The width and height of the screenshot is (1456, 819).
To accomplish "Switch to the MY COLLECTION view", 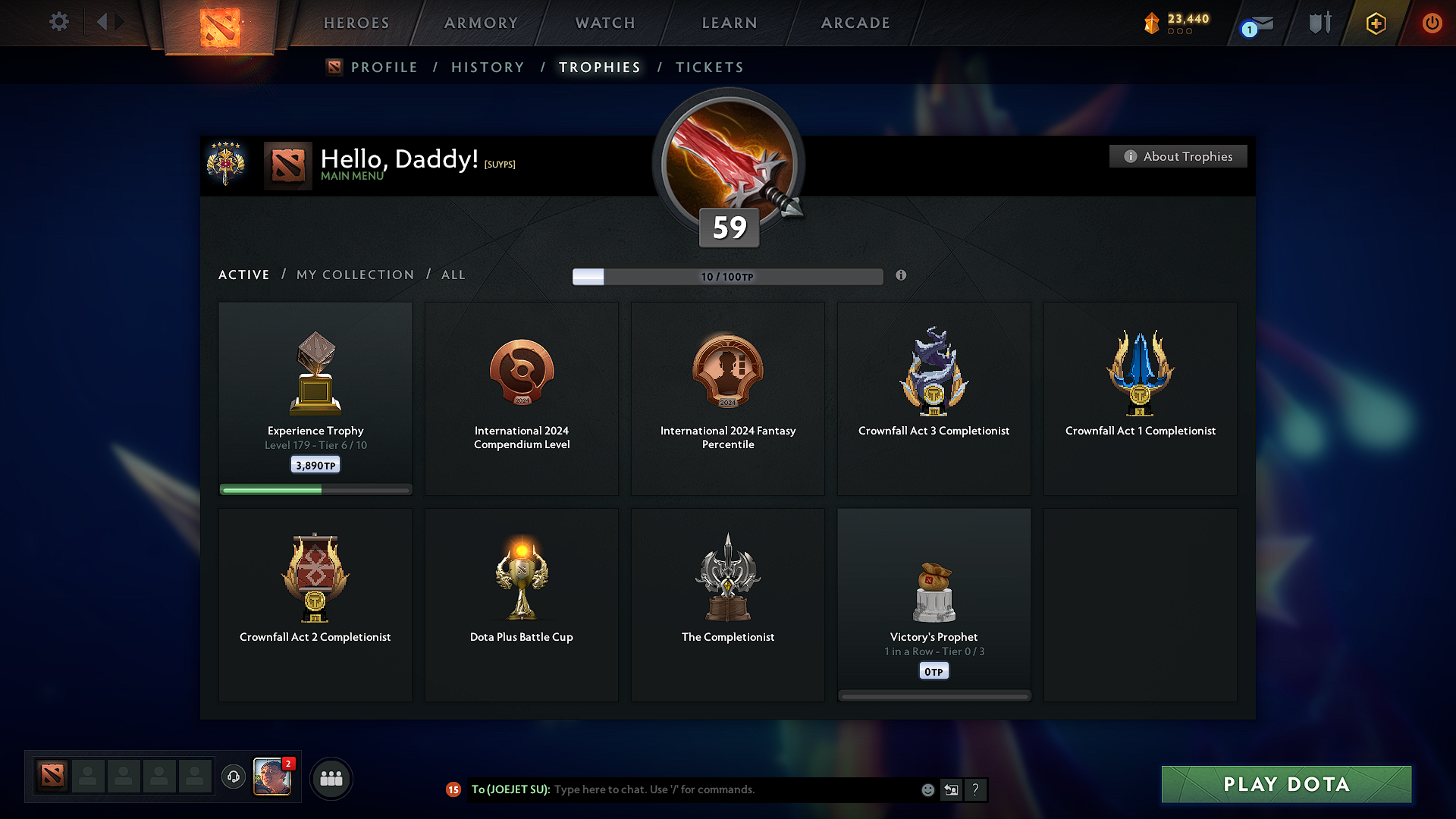I will 354,275.
